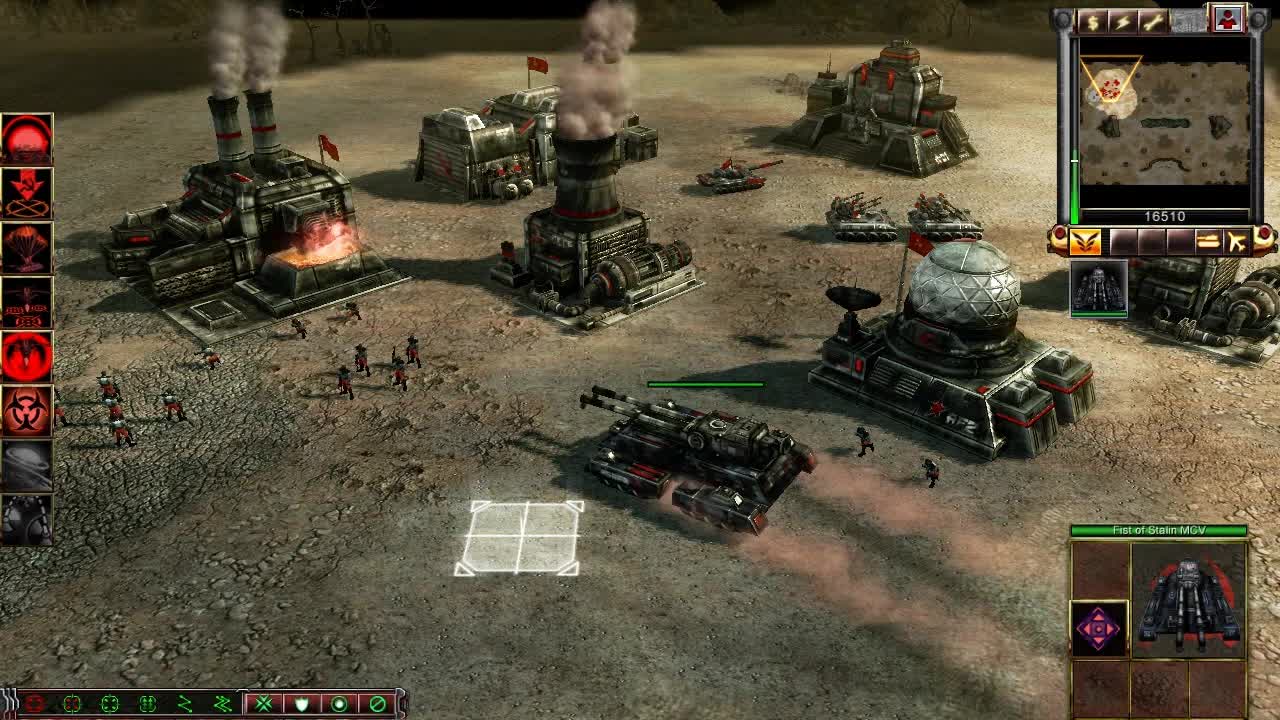This screenshot has width=1280, height=720.
Task: Switch to the player info panel tab
Action: pos(1227,20)
